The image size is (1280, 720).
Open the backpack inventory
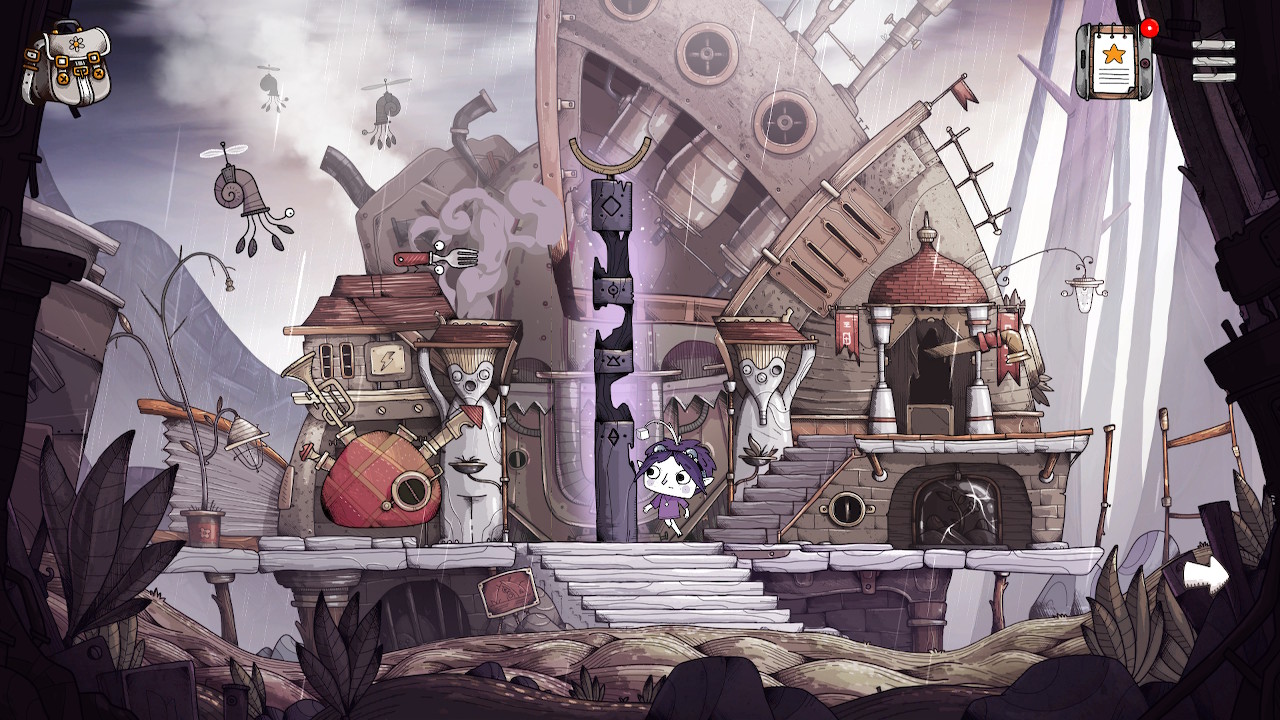point(67,65)
